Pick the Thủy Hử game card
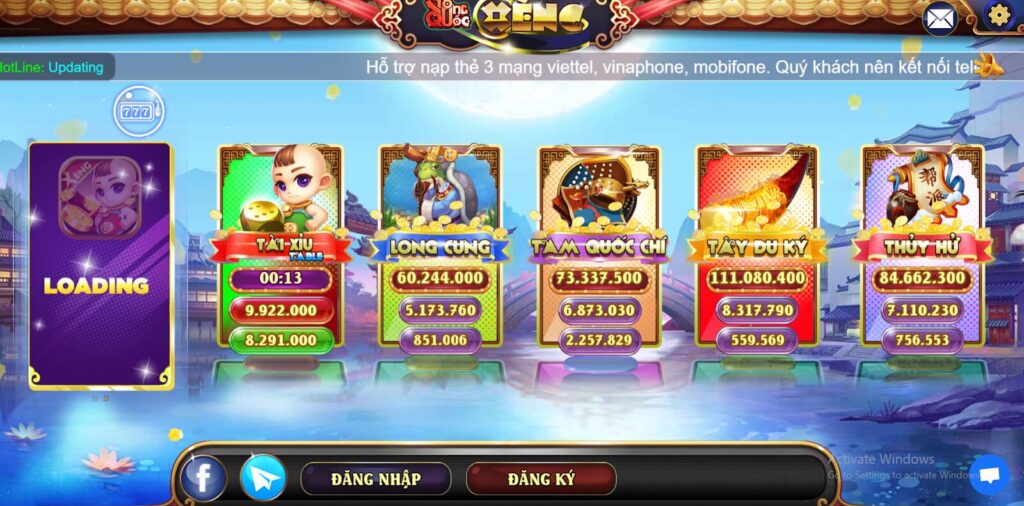The height and width of the screenshot is (506, 1024). [922, 246]
